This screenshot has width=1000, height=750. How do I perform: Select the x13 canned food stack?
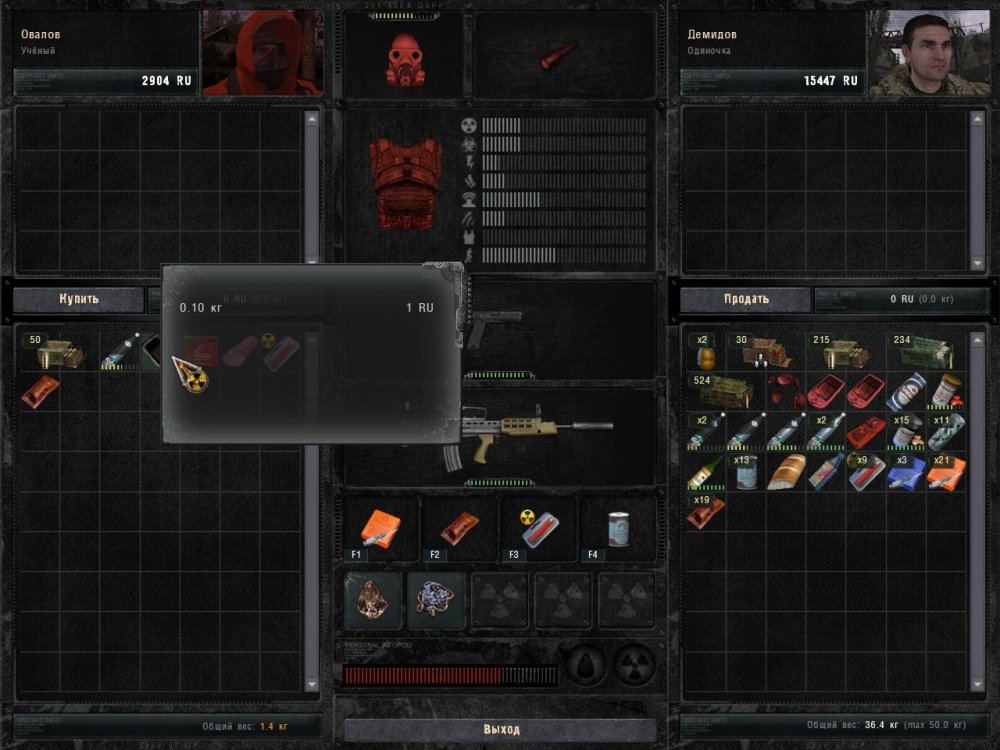pos(746,471)
